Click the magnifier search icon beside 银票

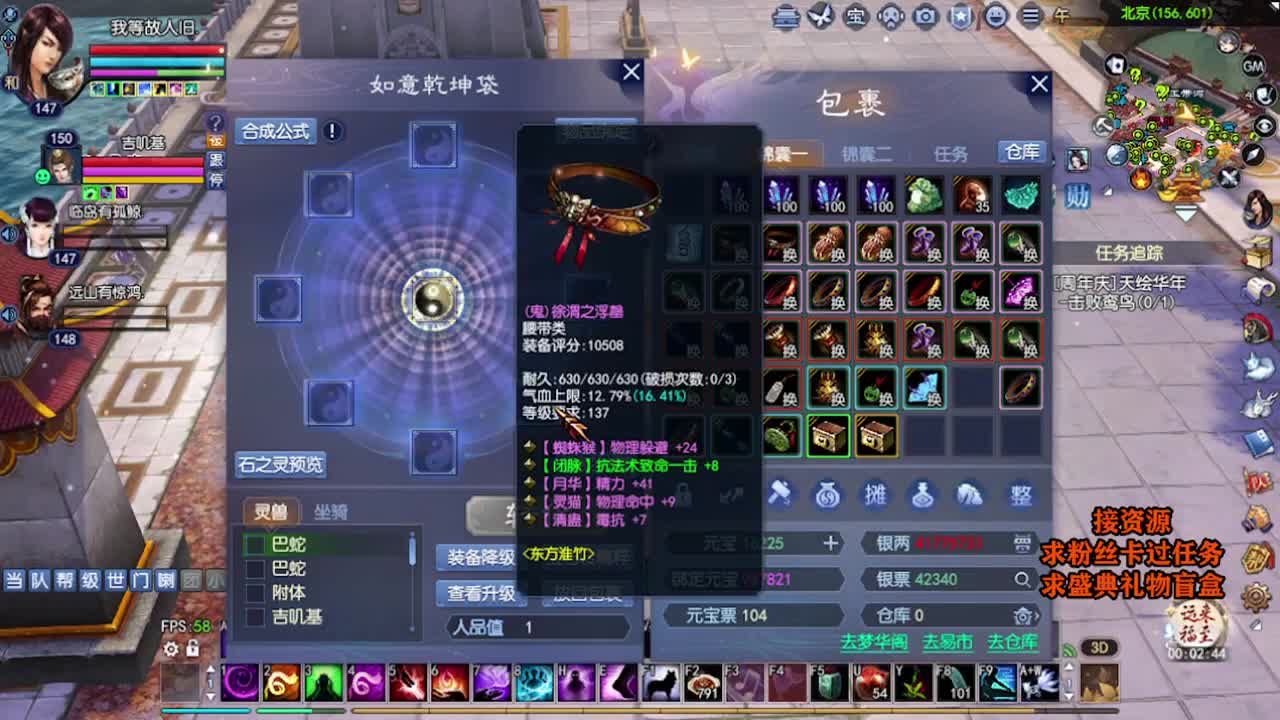point(1023,578)
